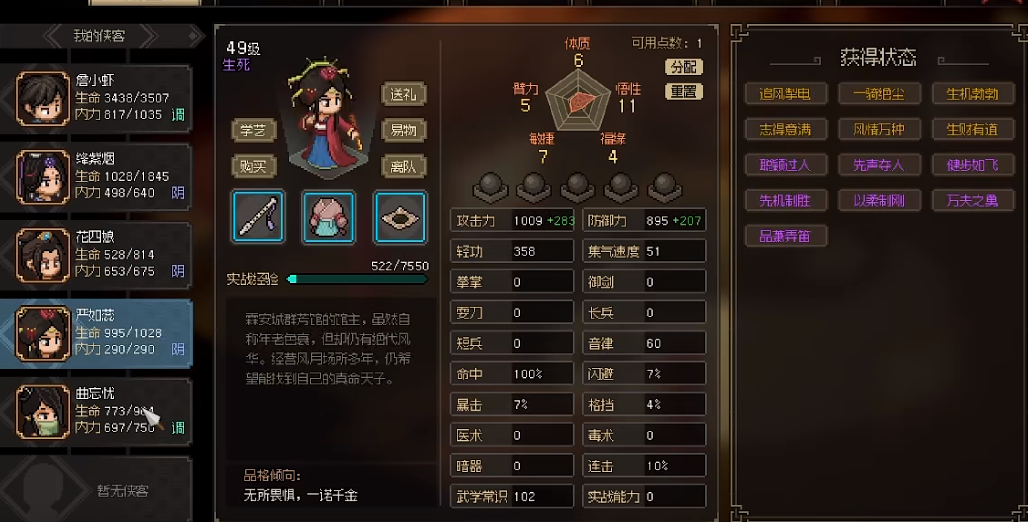Click 重置 to reset attributes
Viewport: 1028px width, 522px height.
click(x=684, y=91)
